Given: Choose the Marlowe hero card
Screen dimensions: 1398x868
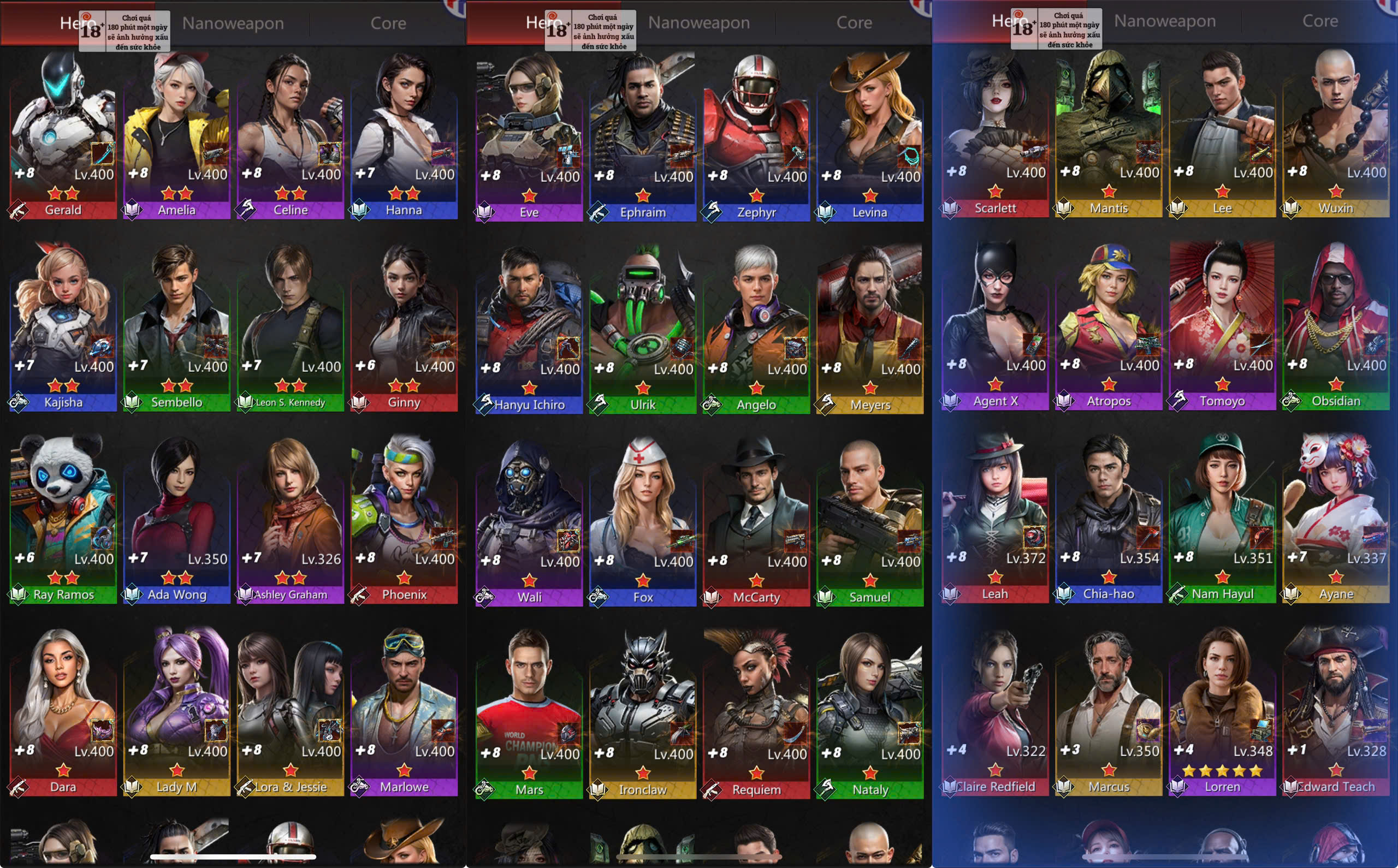Looking at the screenshot, I should [404, 712].
